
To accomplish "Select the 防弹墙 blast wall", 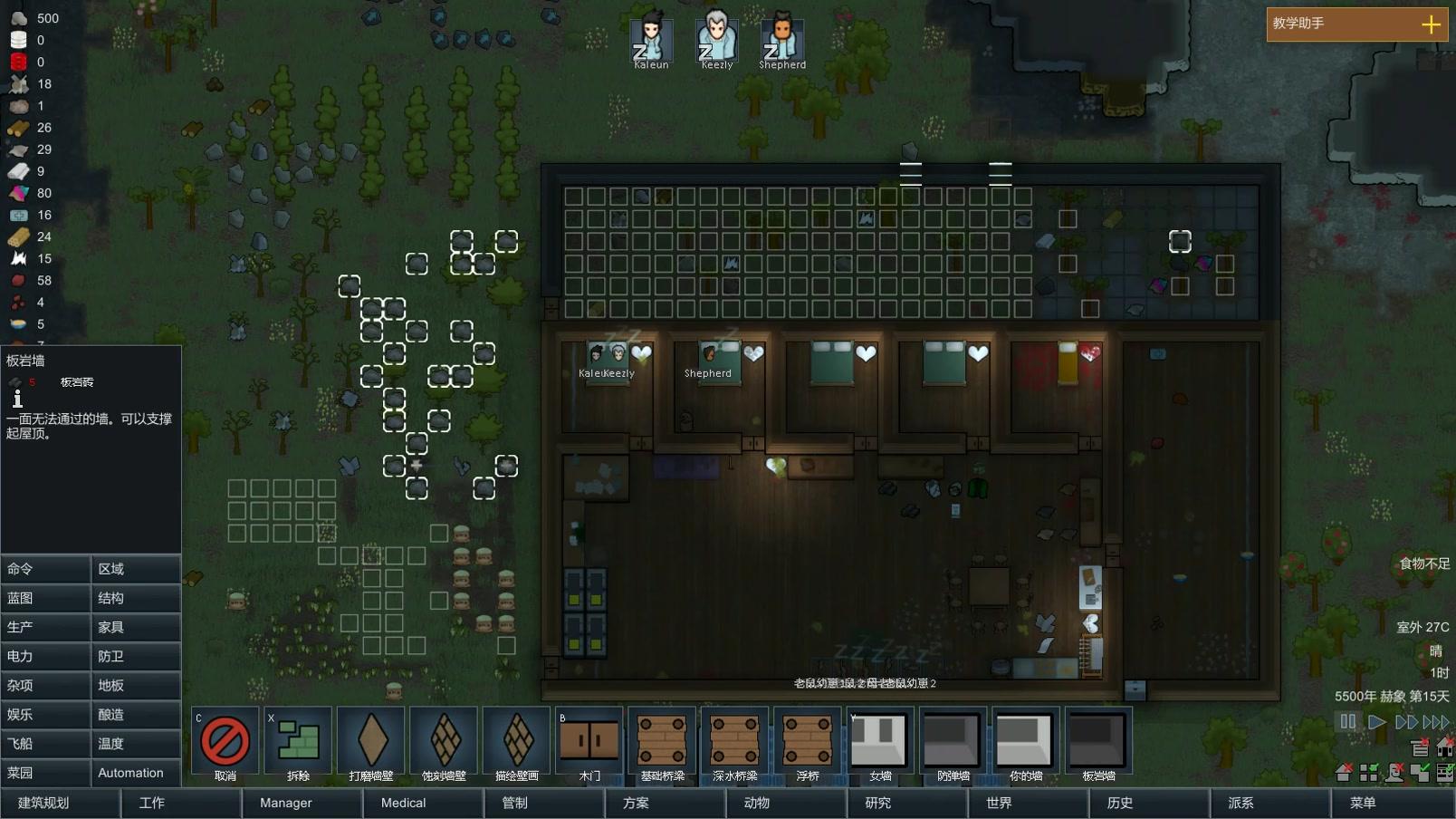I will (x=952, y=741).
